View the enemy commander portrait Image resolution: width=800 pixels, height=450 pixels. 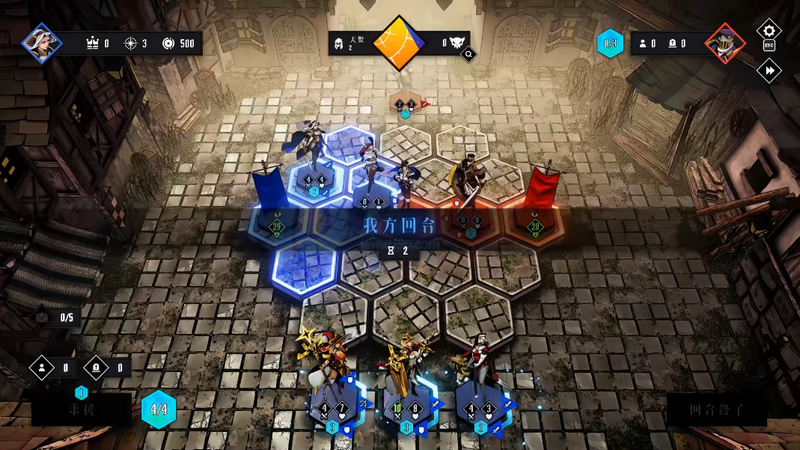(x=724, y=43)
